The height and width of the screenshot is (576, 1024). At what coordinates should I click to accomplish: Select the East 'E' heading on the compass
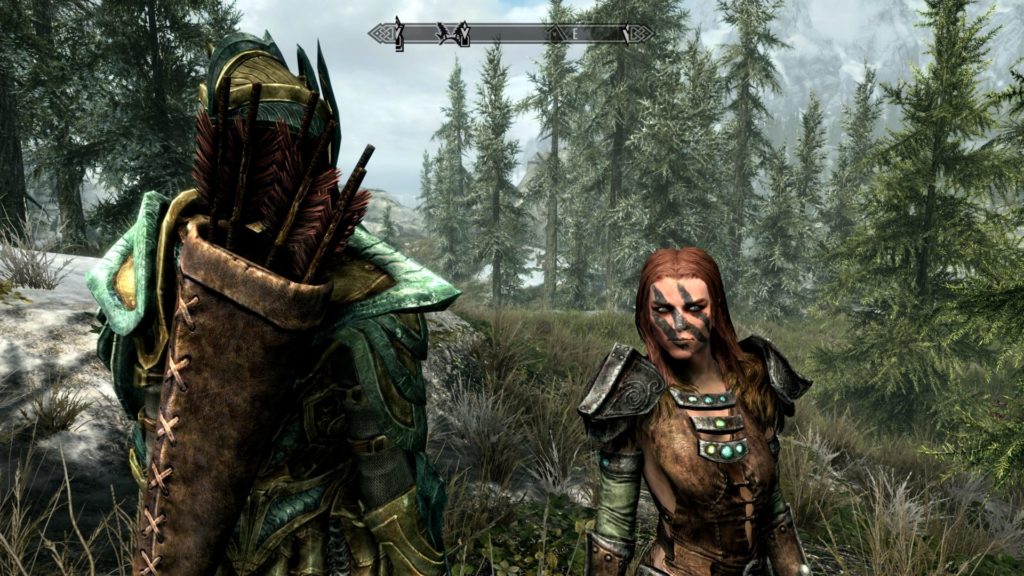tap(576, 34)
